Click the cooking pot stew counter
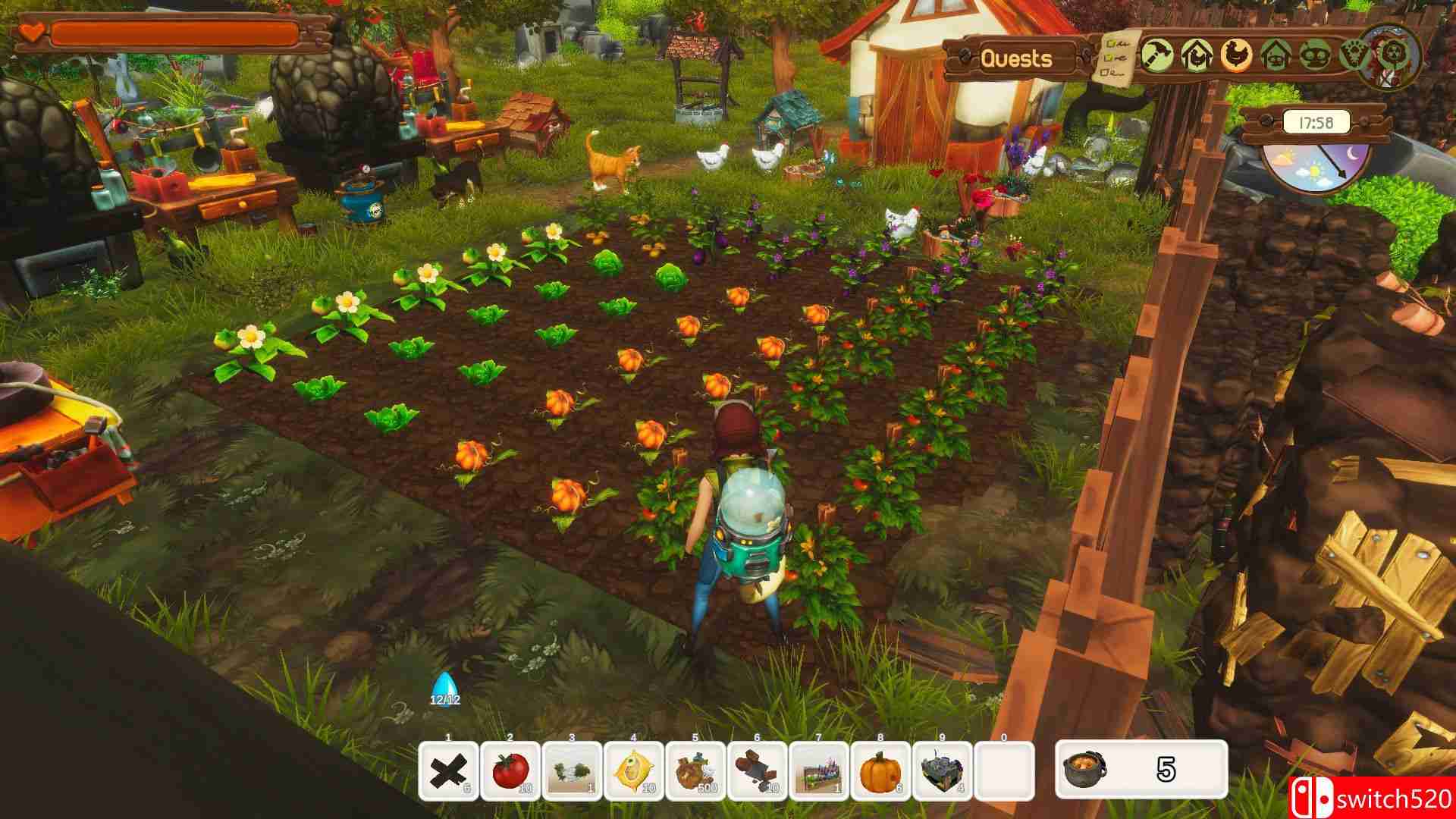Image resolution: width=1456 pixels, height=819 pixels. (x=1141, y=770)
